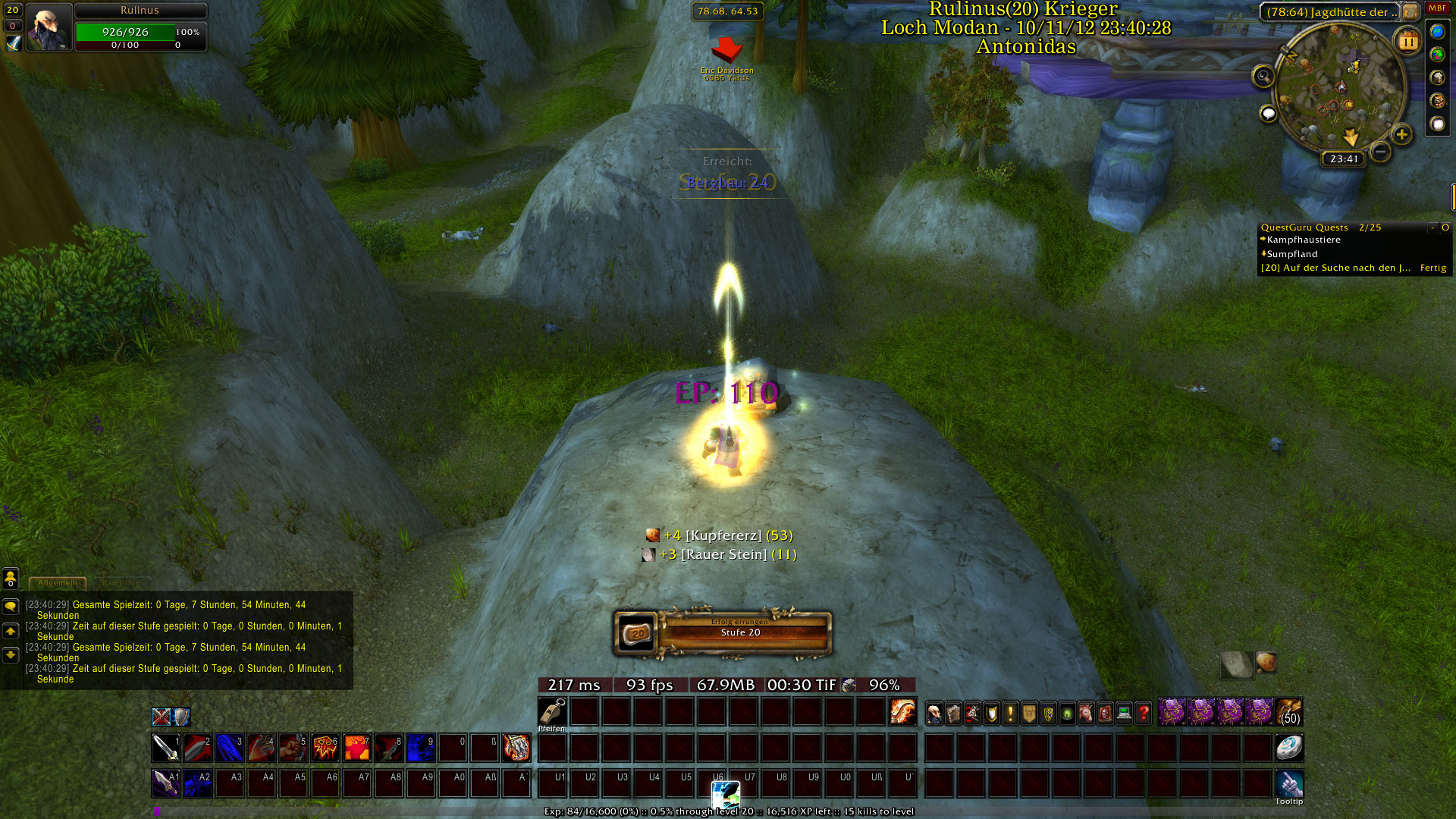Open the finished level 20 quest entry

pyautogui.click(x=1335, y=268)
